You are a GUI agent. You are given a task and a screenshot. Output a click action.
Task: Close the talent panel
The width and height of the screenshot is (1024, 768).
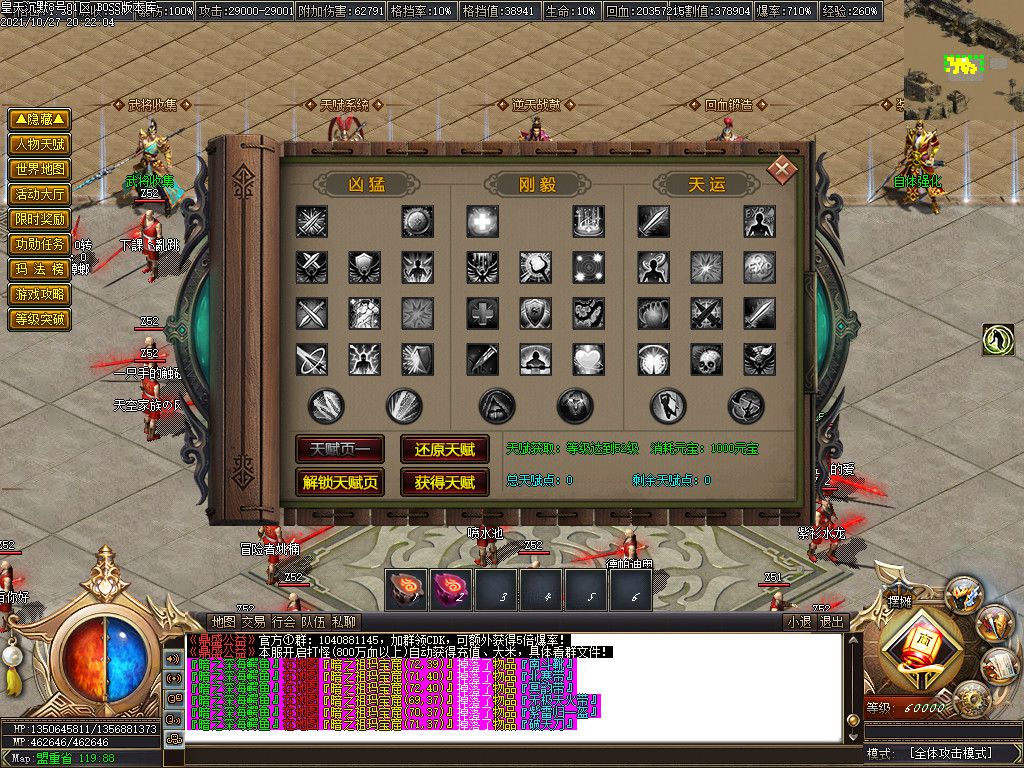click(x=781, y=168)
